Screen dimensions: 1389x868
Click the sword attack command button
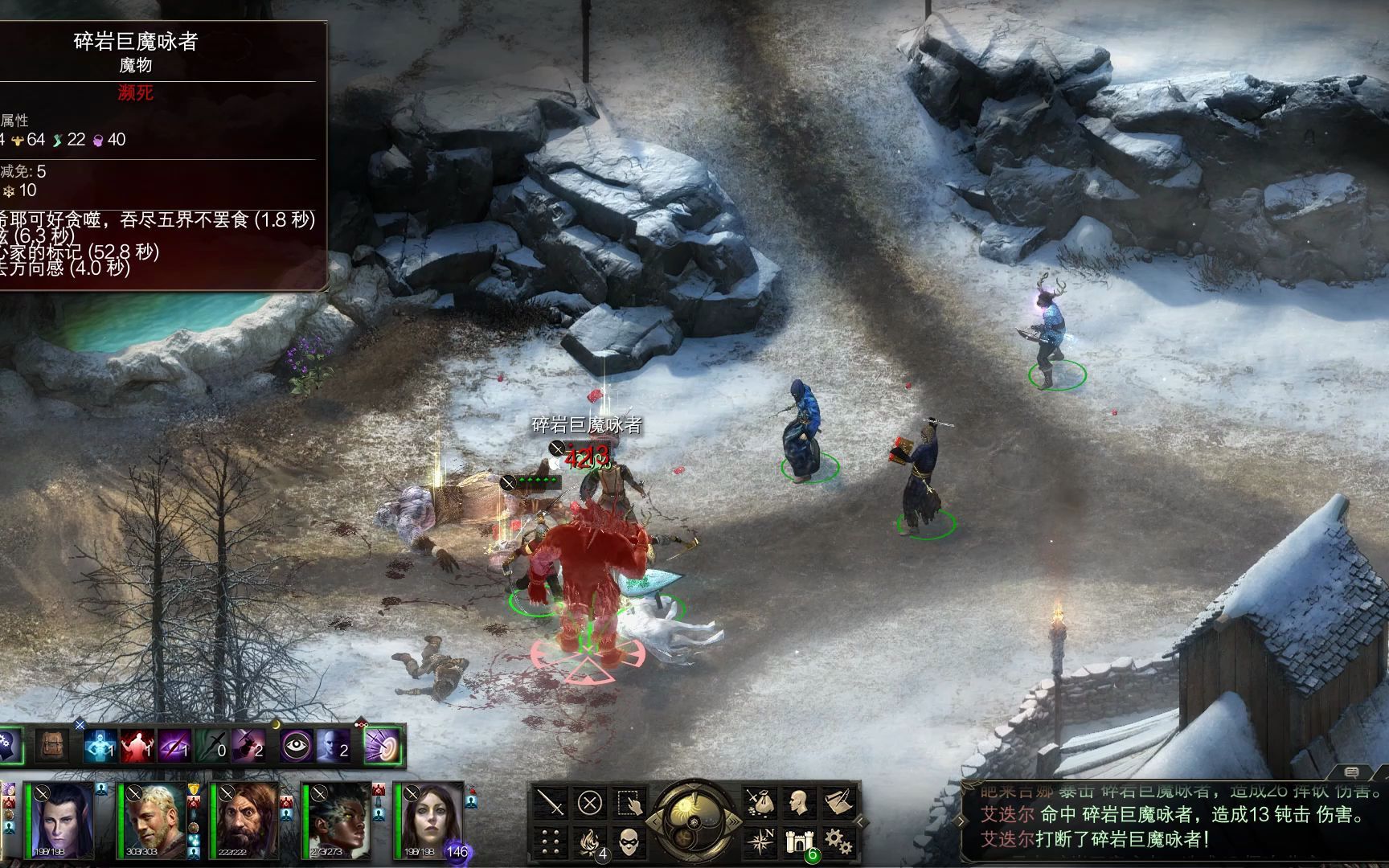tap(551, 802)
